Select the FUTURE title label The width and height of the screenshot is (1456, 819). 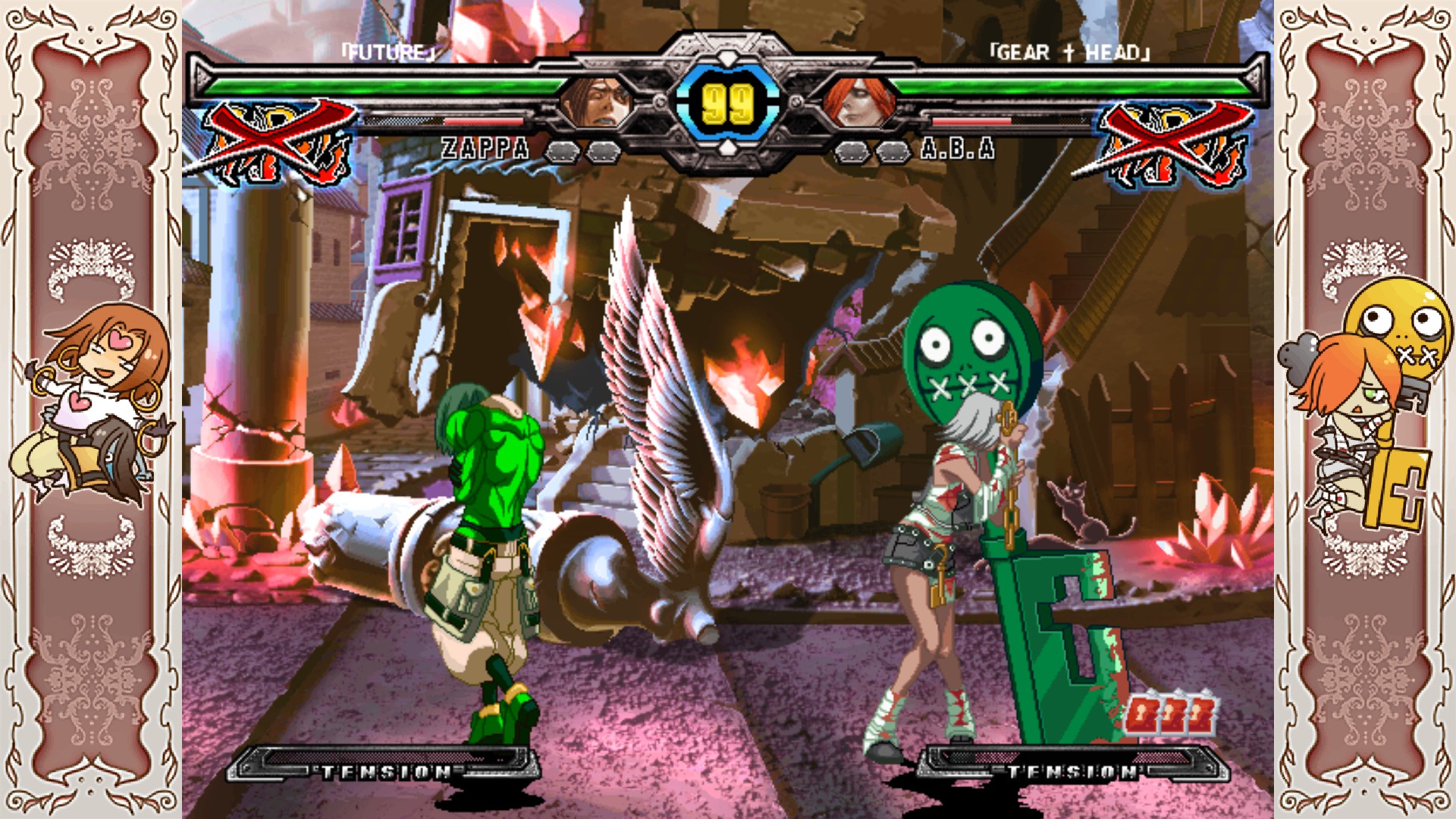(x=387, y=52)
